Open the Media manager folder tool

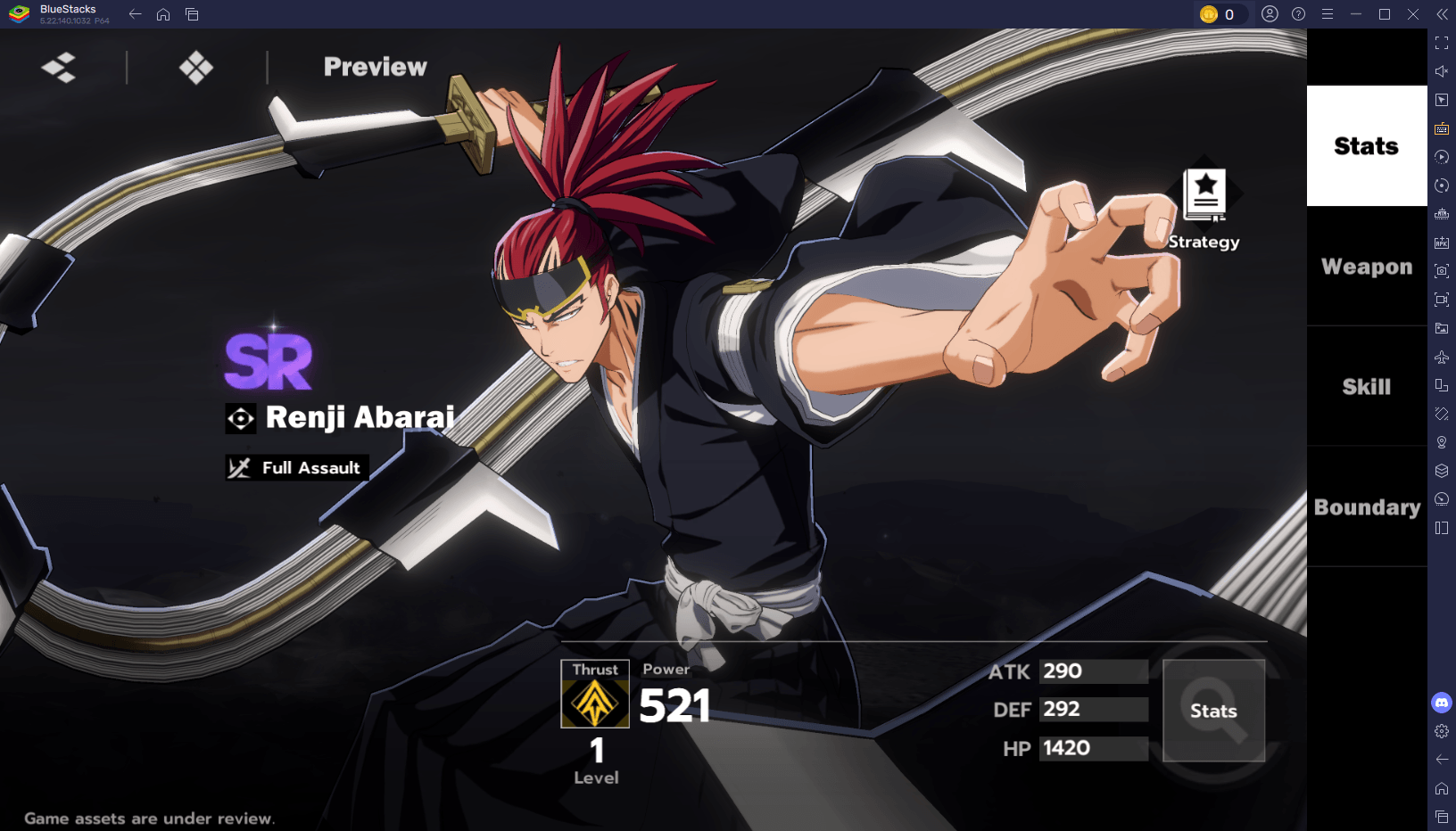1442,328
